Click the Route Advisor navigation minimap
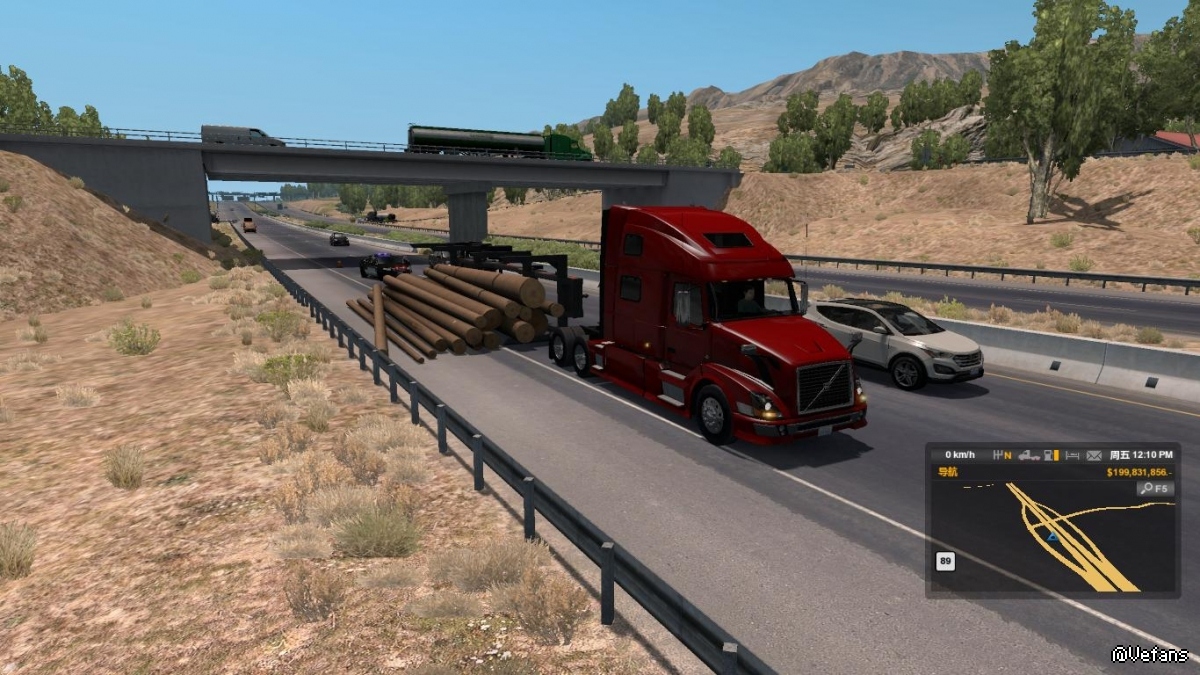1200x675 pixels. (x=1052, y=538)
